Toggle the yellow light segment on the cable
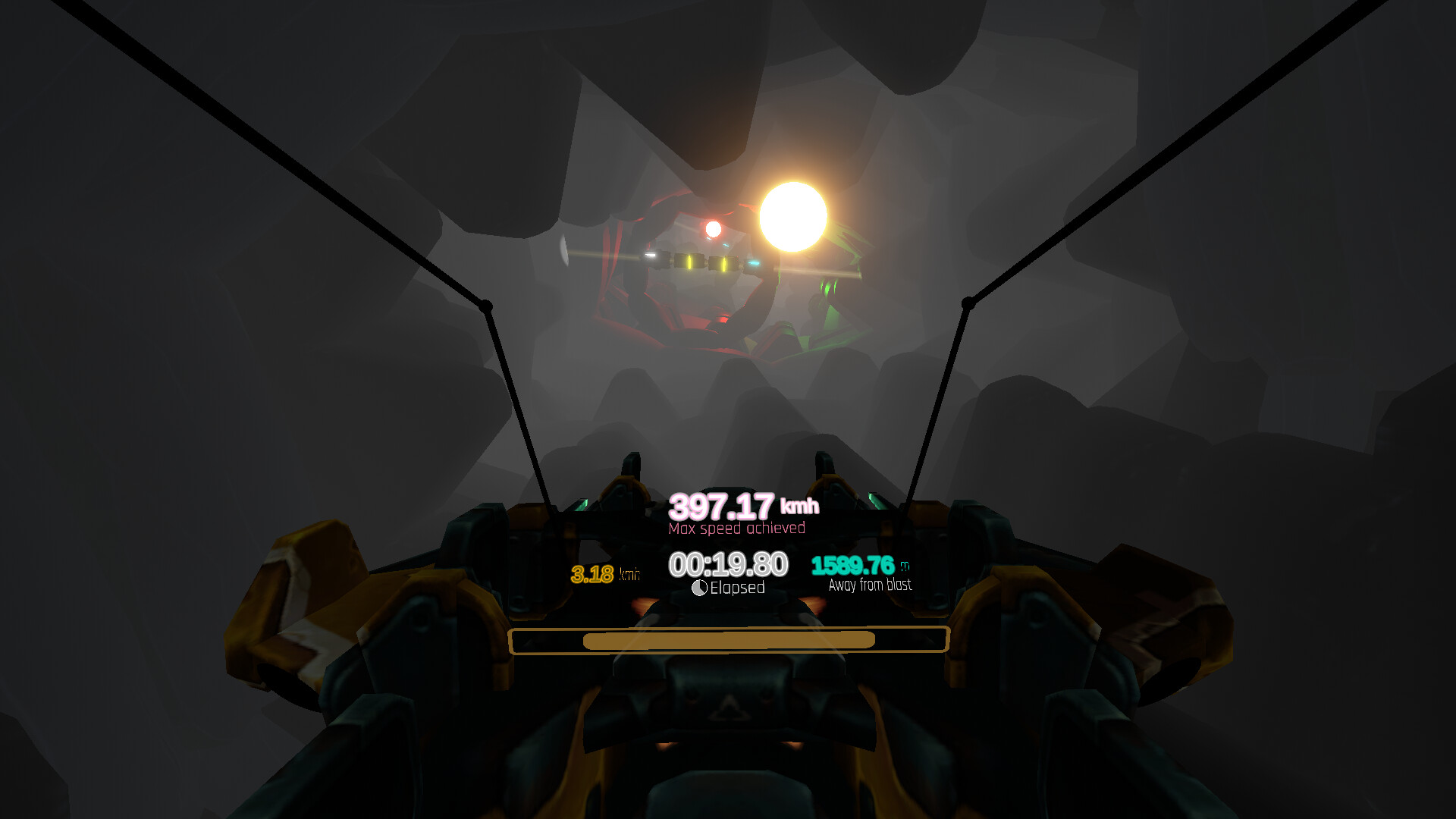 click(689, 261)
